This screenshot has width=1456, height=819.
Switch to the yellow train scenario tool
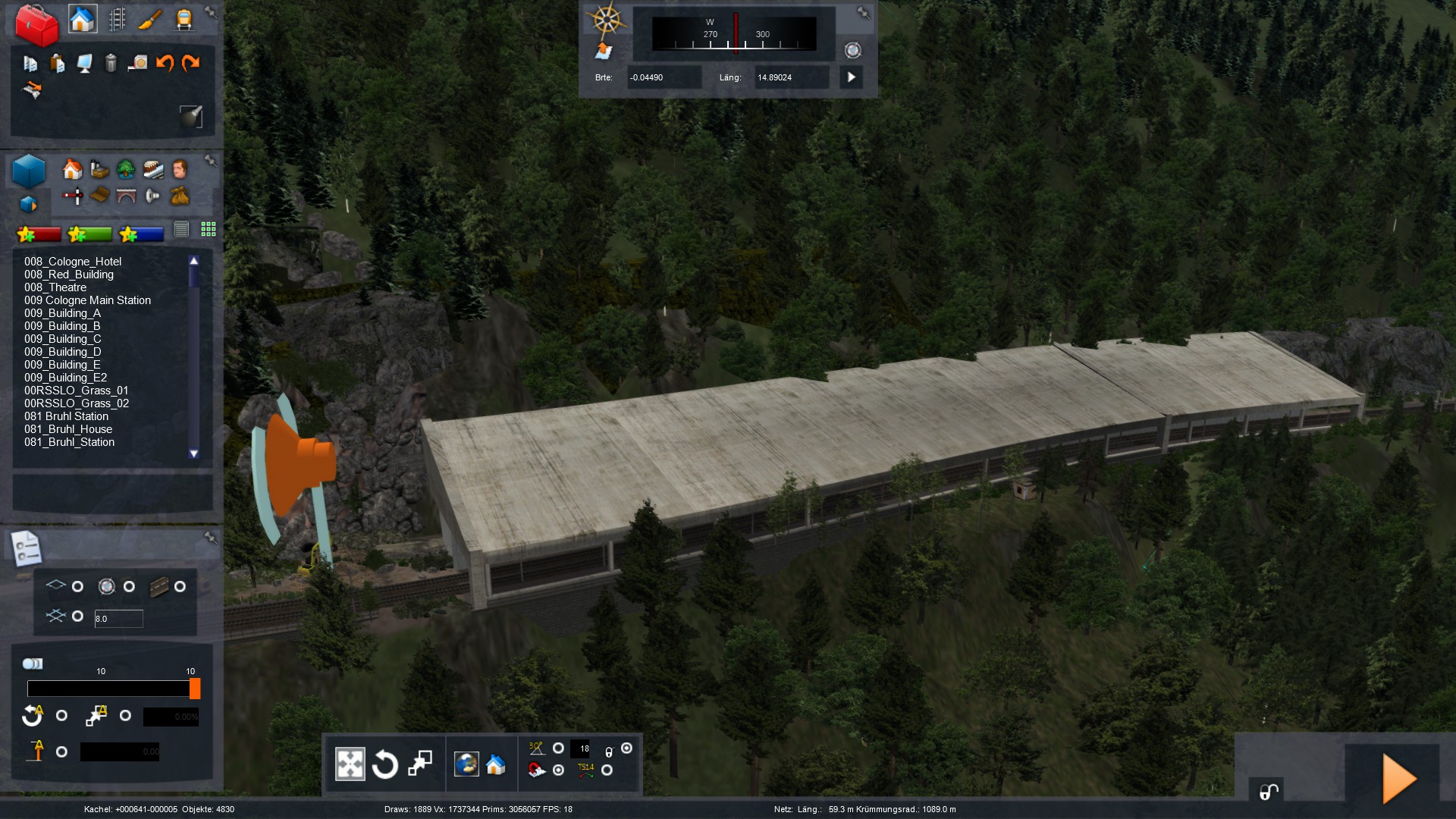184,19
